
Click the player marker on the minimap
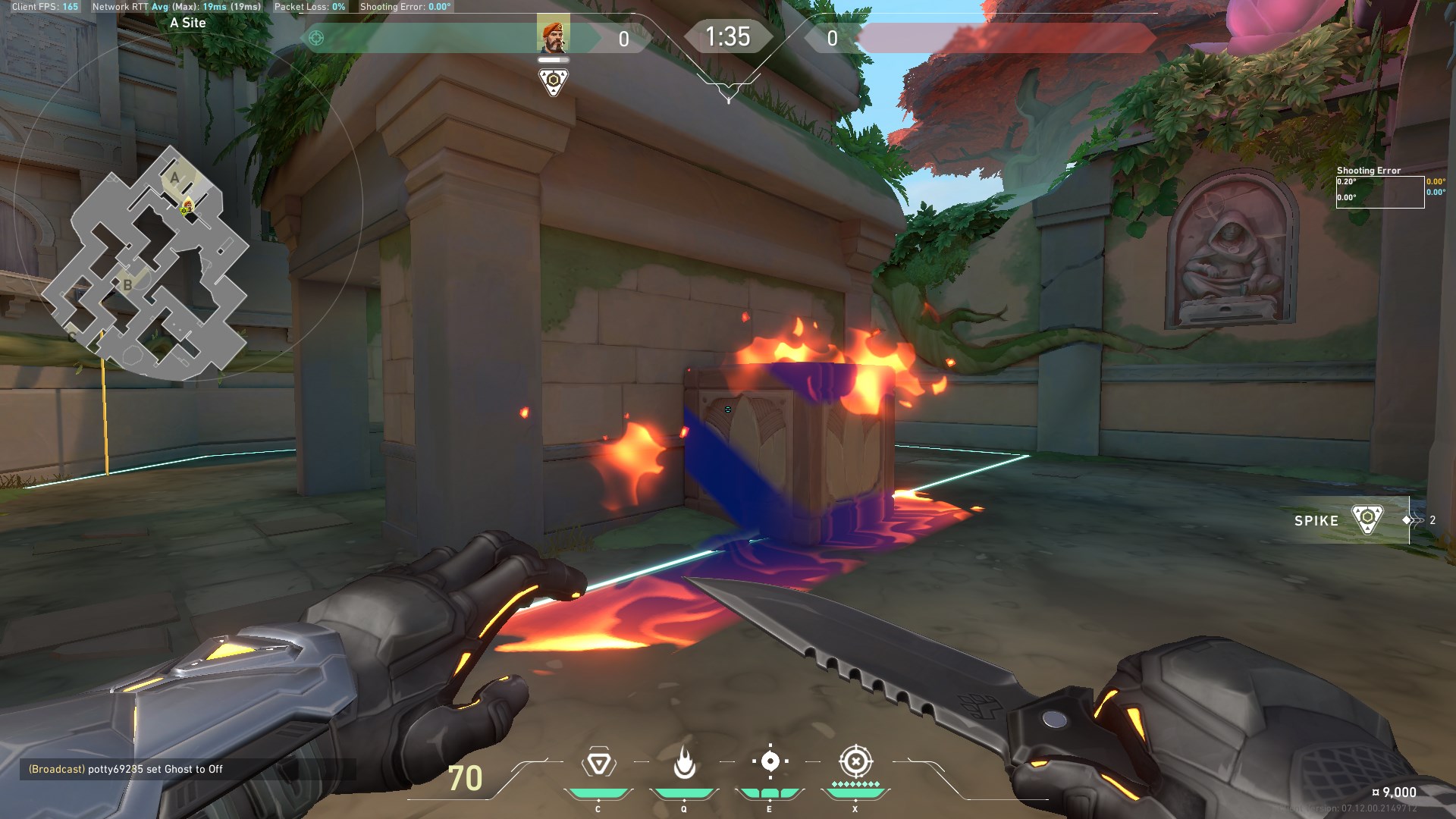point(186,206)
